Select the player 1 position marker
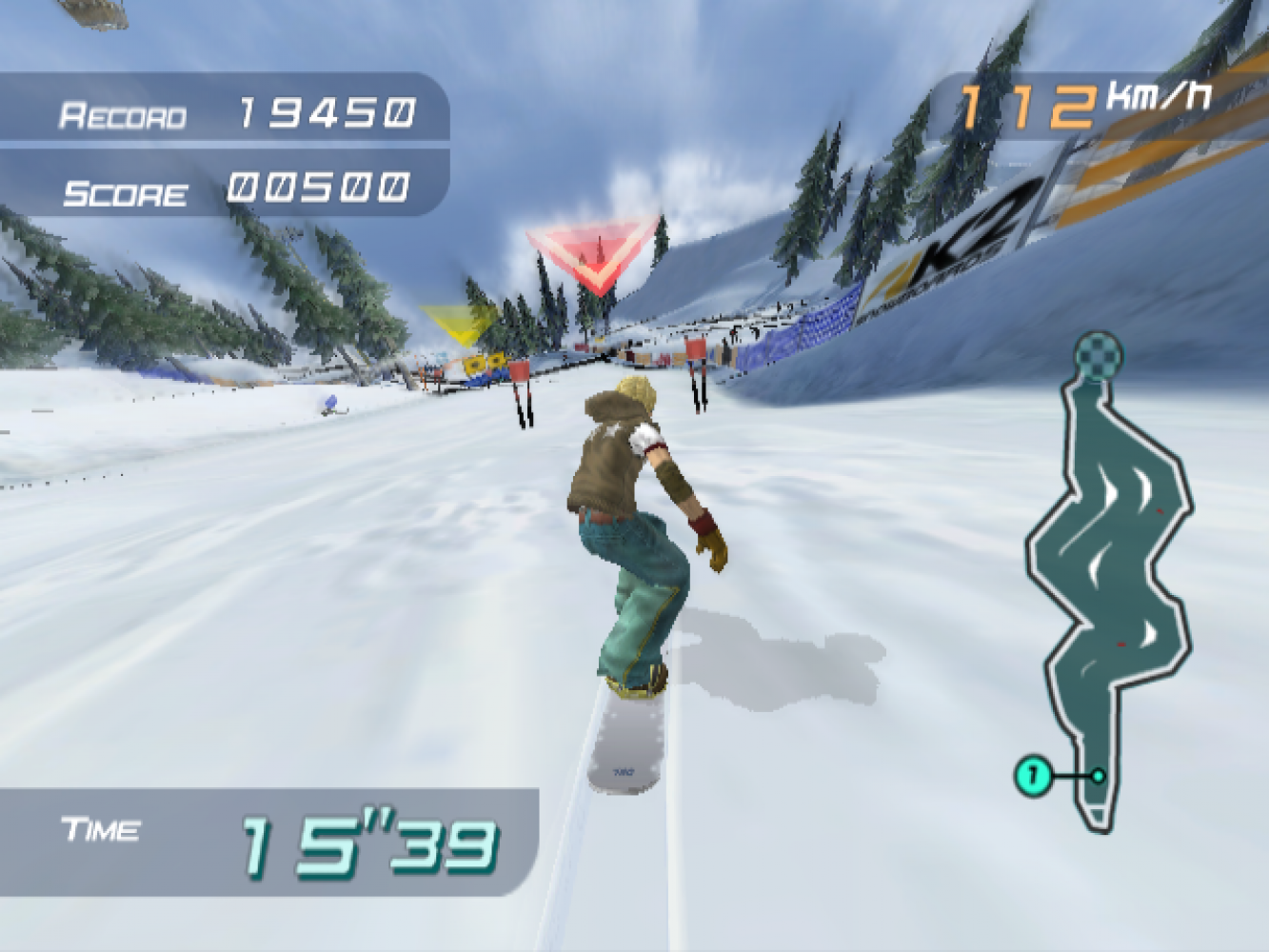The image size is (1269, 952). 1033,775
